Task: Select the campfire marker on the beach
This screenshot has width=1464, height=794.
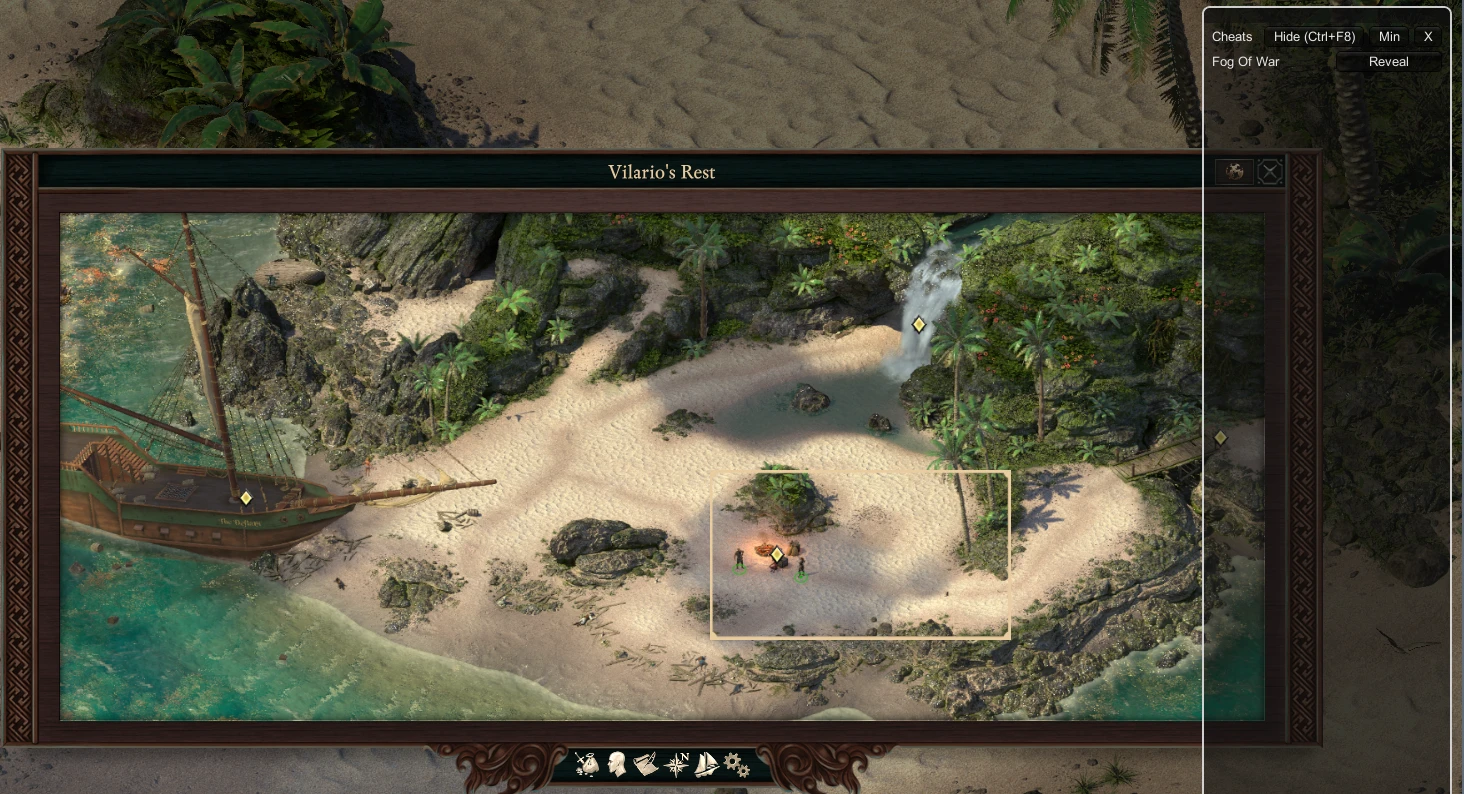Action: pyautogui.click(x=777, y=553)
